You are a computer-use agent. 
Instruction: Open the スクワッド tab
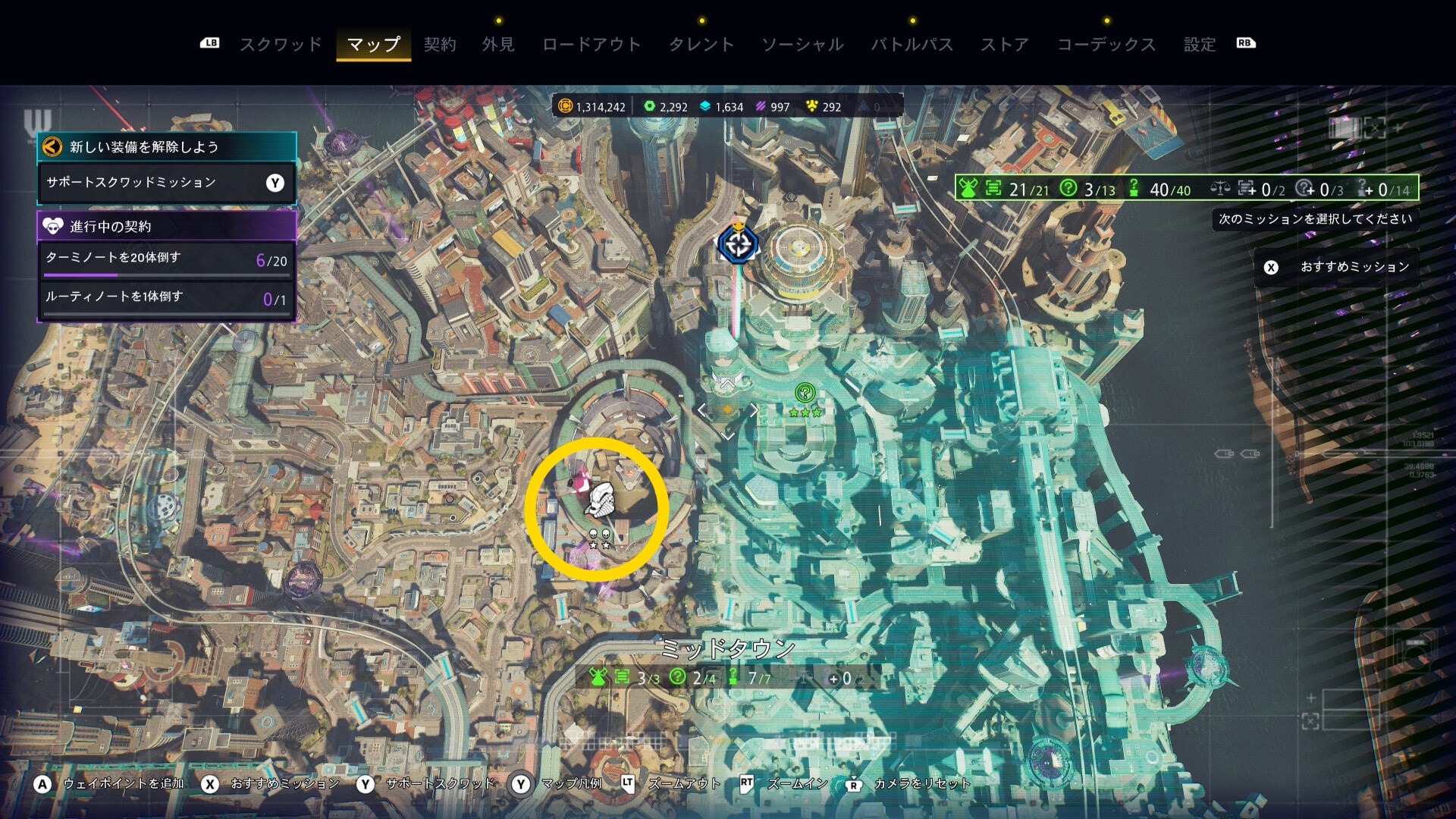tap(281, 45)
